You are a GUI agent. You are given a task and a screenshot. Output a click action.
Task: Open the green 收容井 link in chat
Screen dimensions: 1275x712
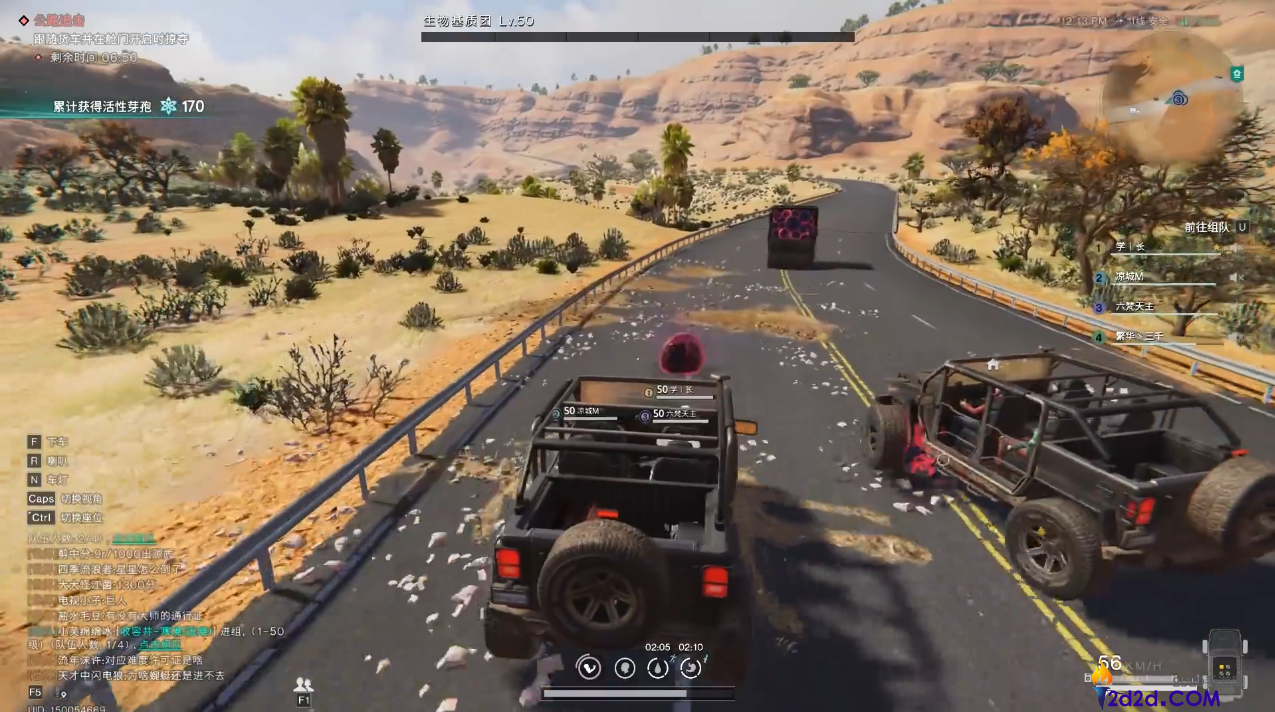tap(165, 631)
